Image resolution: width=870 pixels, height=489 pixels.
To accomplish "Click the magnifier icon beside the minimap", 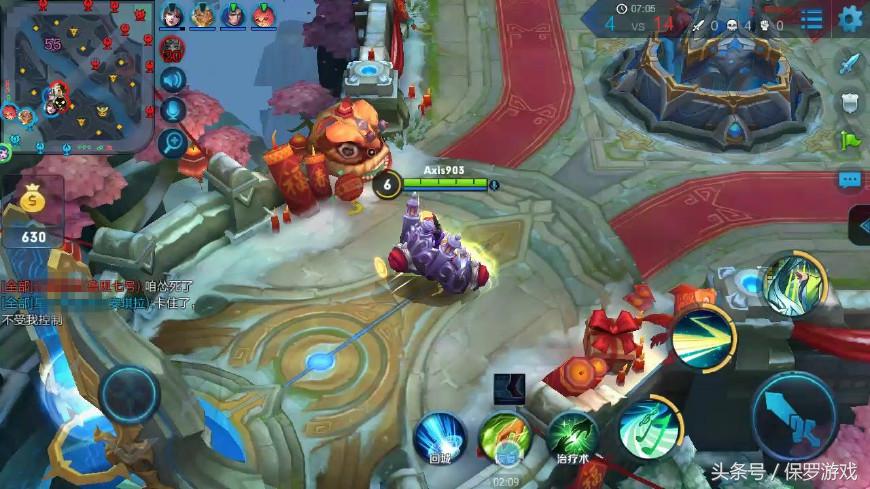I will [173, 143].
